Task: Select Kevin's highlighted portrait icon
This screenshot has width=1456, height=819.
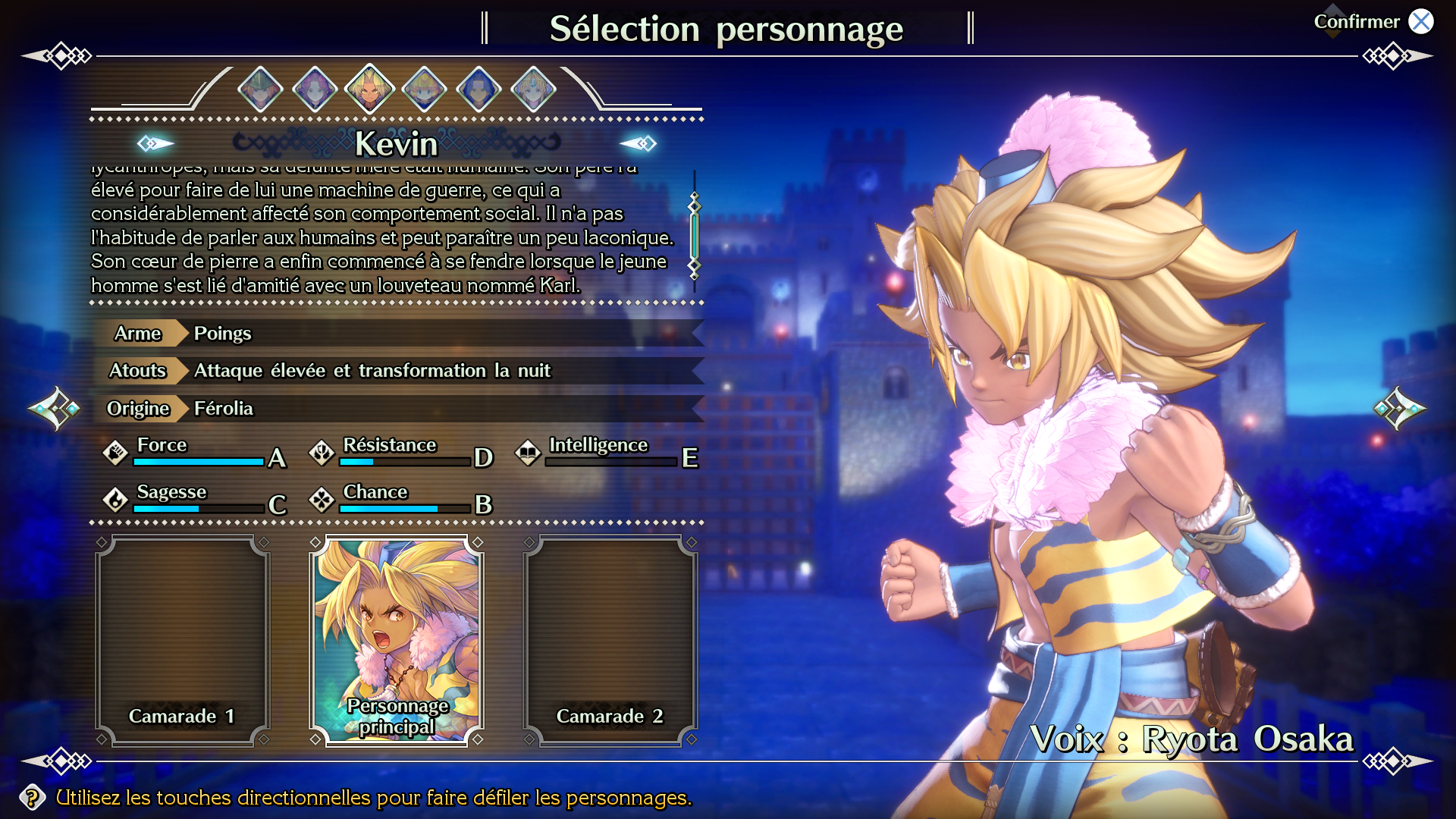Action: (x=370, y=89)
